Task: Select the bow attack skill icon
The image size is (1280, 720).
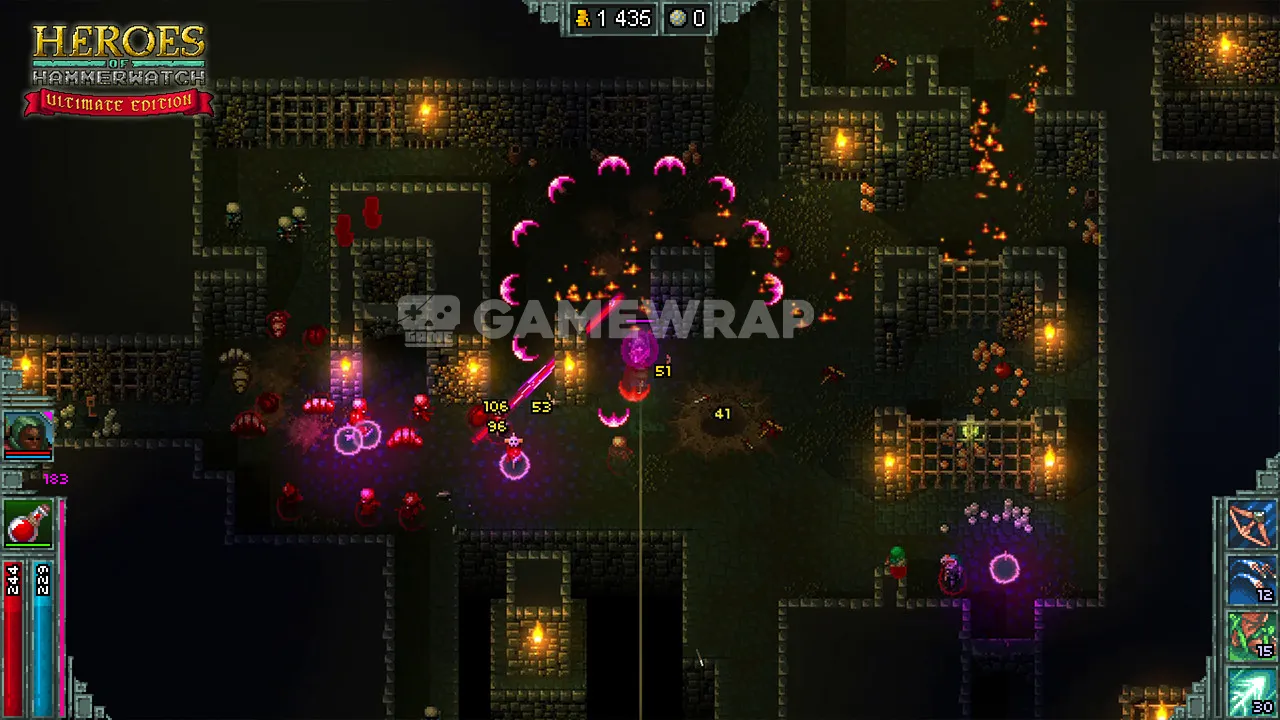Action: coord(1252,525)
